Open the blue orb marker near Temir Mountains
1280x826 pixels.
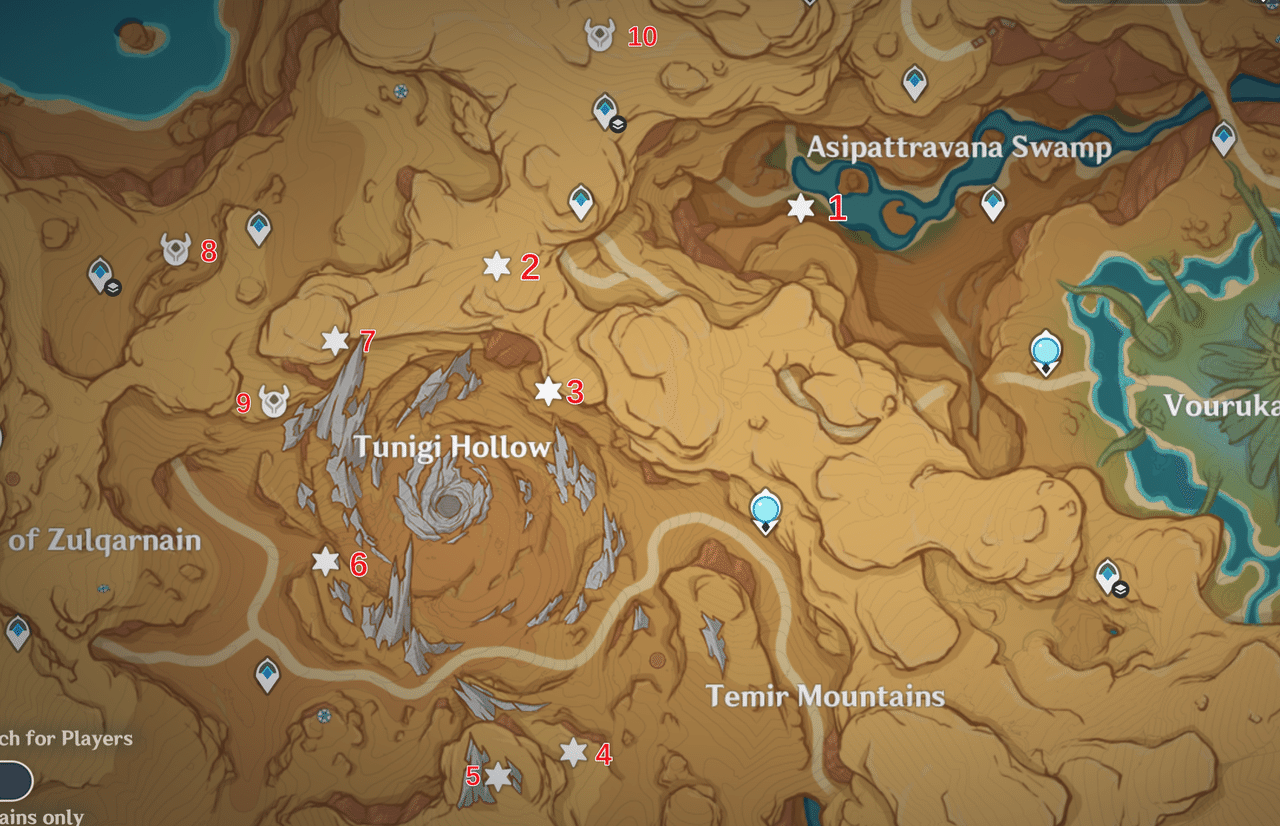point(763,512)
